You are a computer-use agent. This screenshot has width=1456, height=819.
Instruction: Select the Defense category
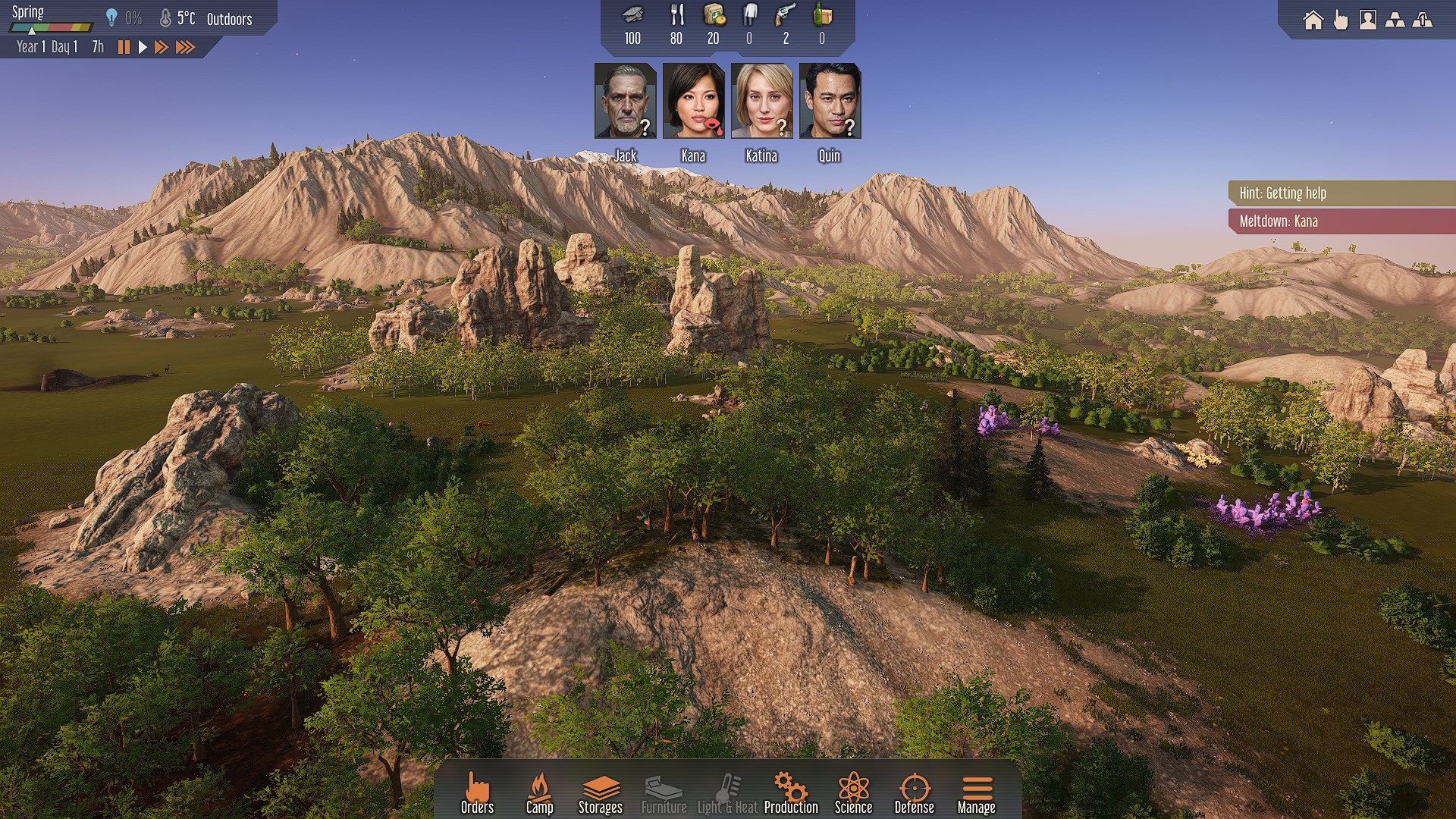tap(914, 793)
